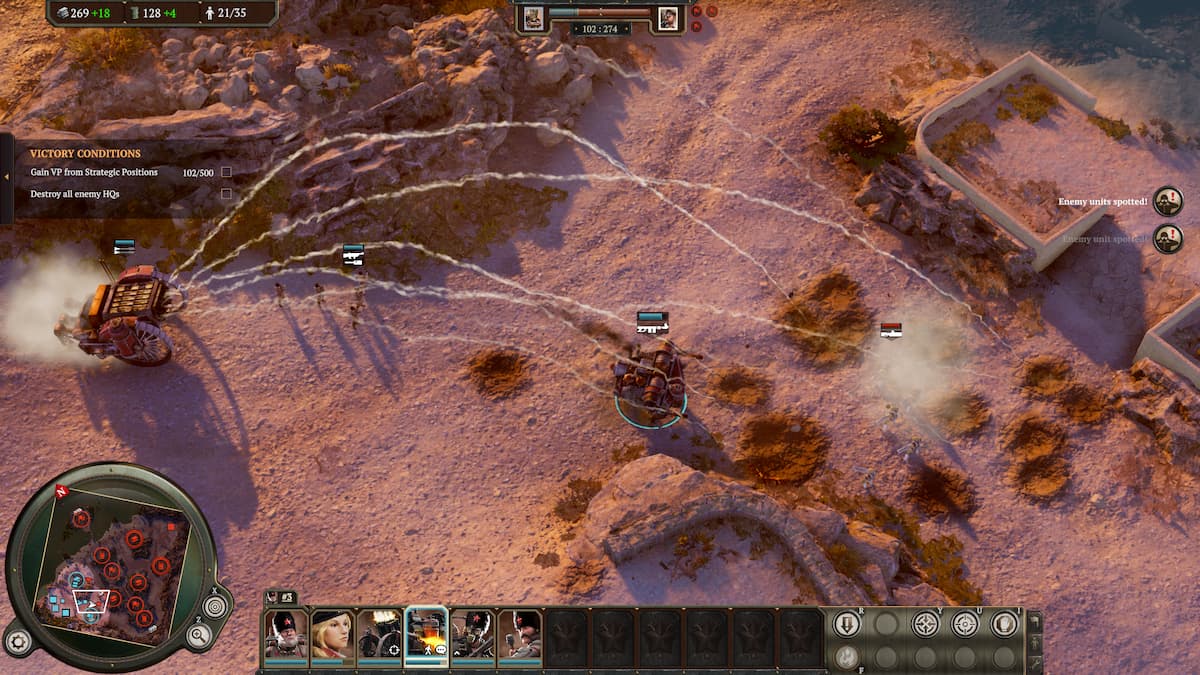Choose the unit card with crosshair badge
Screen dimensions: 1200x675
click(x=380, y=634)
